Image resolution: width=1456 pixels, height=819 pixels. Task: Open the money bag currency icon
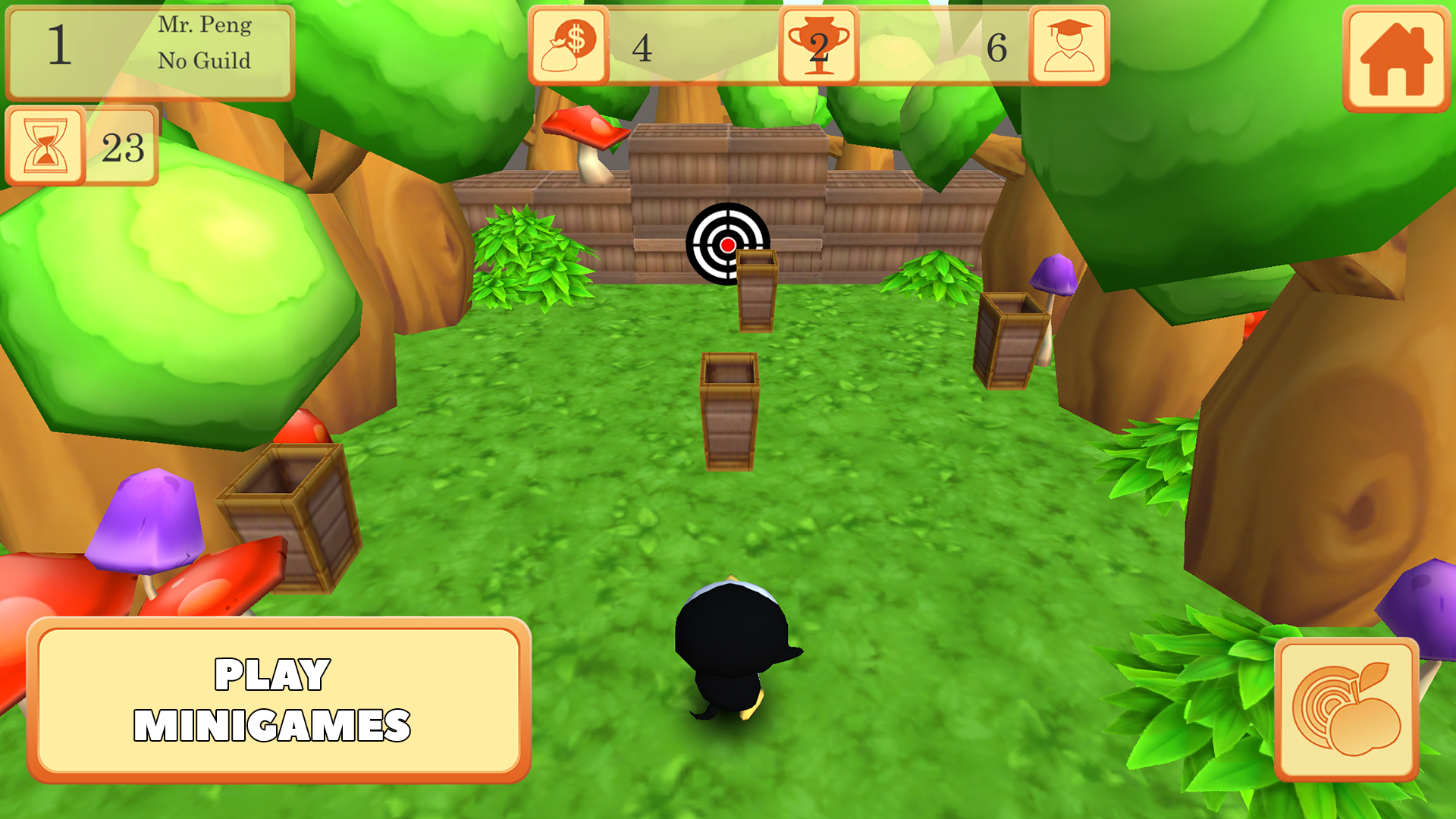pos(567,45)
